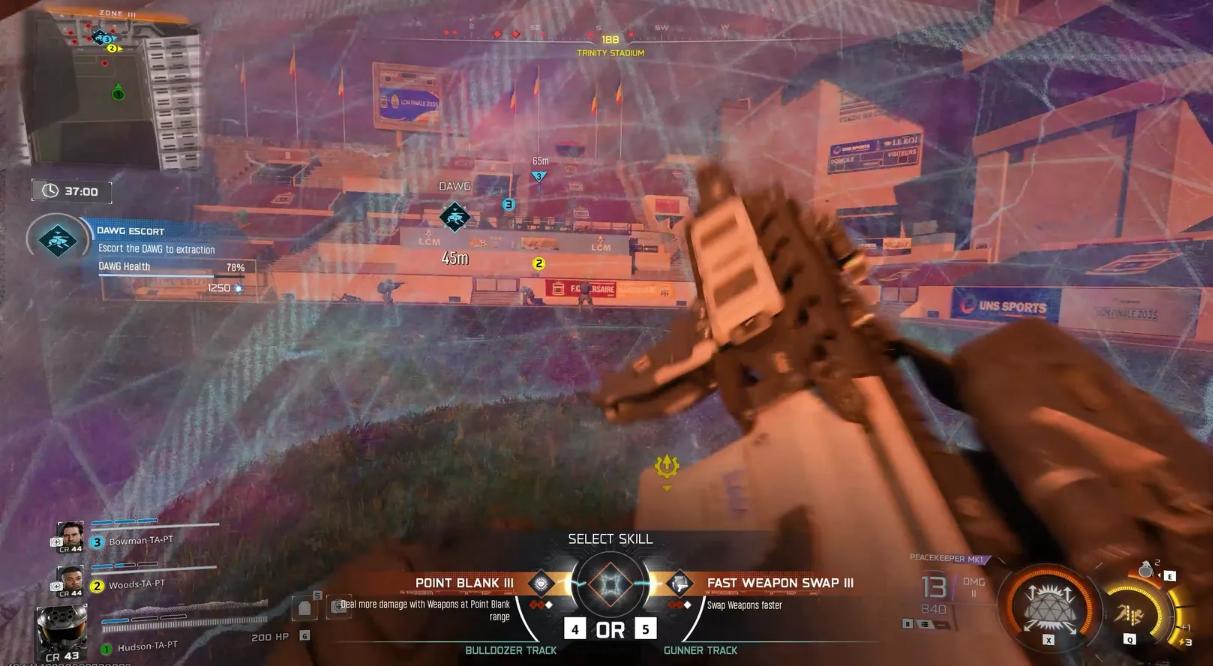Select Bowman's squad portrait
The height and width of the screenshot is (666, 1213).
tap(71, 535)
